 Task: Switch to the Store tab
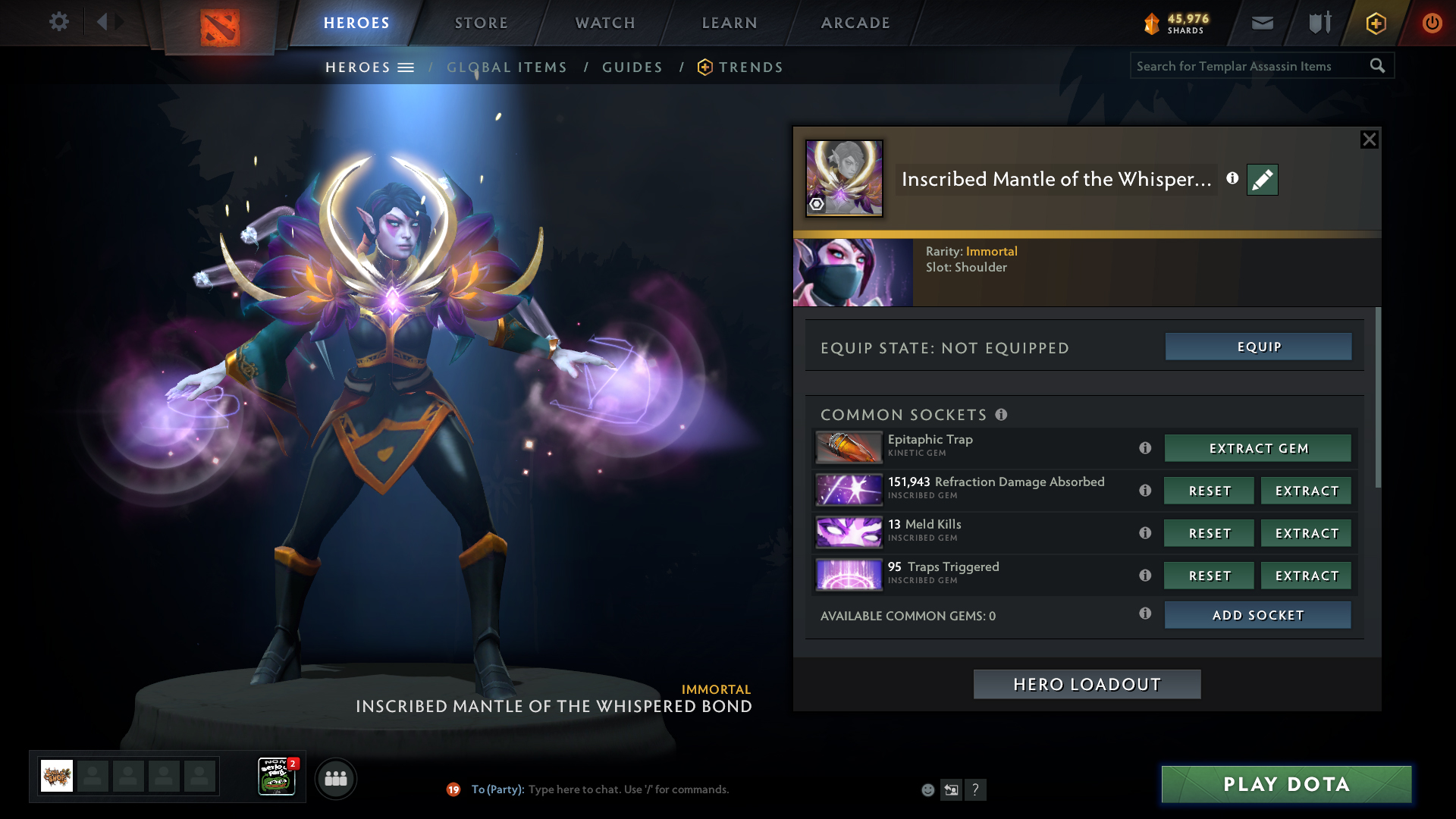click(x=481, y=23)
